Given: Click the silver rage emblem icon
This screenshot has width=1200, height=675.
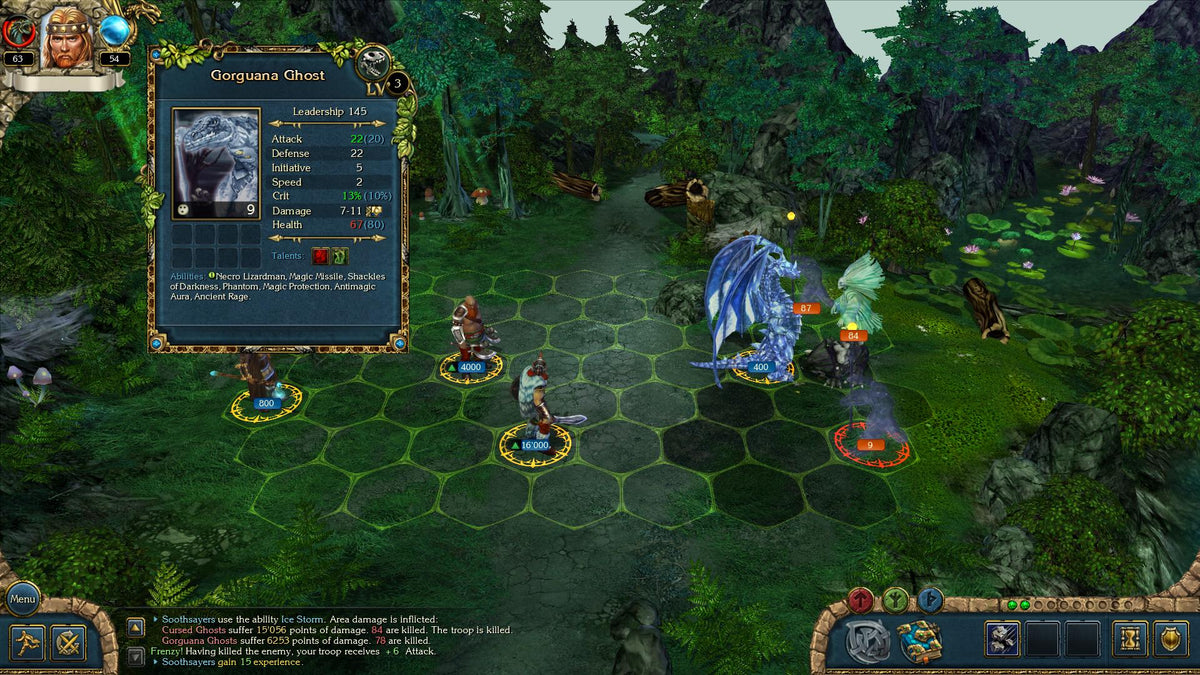Looking at the screenshot, I should coord(866,641).
